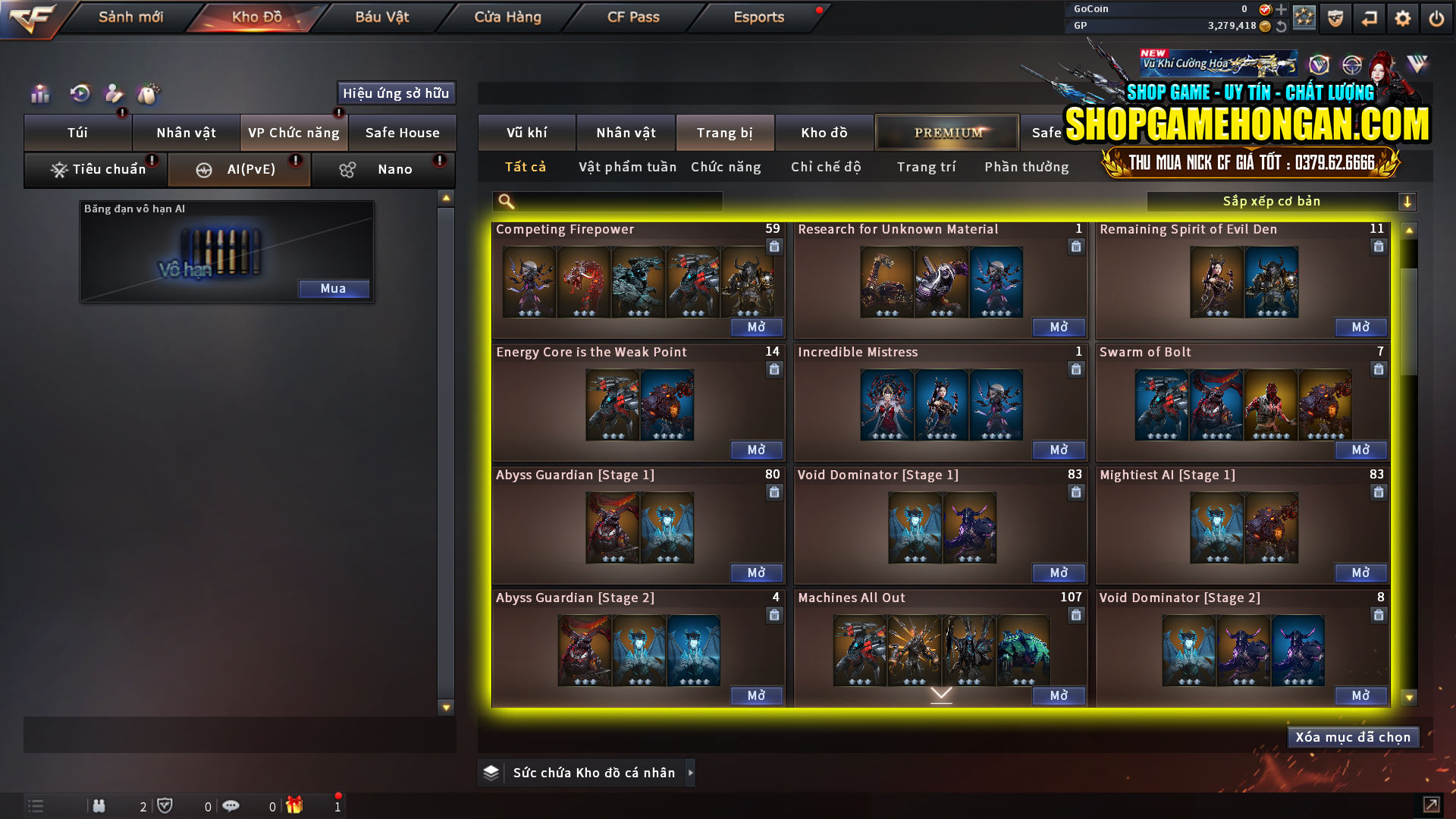The height and width of the screenshot is (819, 1456).
Task: Click Xóa mục đã chọn button
Action: tap(1353, 736)
